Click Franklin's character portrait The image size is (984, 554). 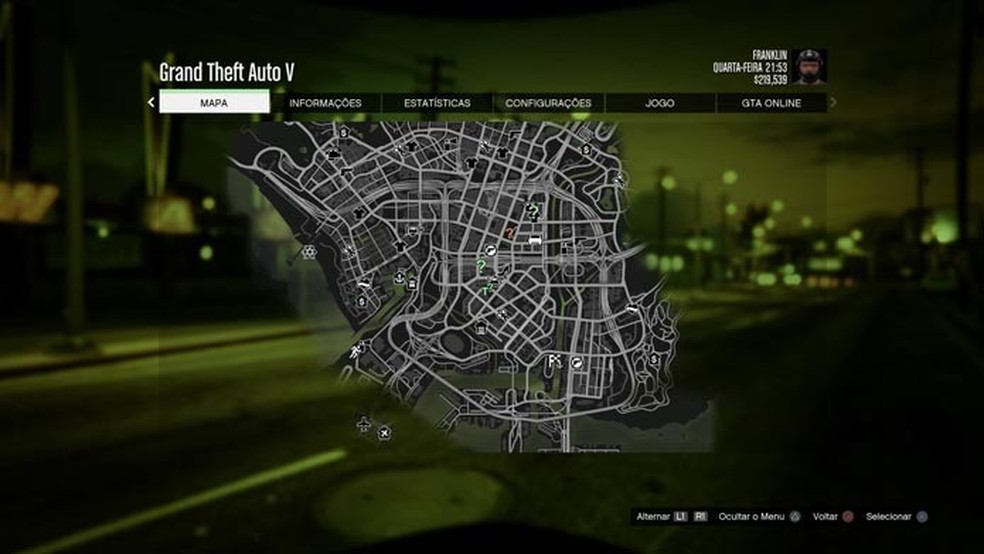pos(811,66)
